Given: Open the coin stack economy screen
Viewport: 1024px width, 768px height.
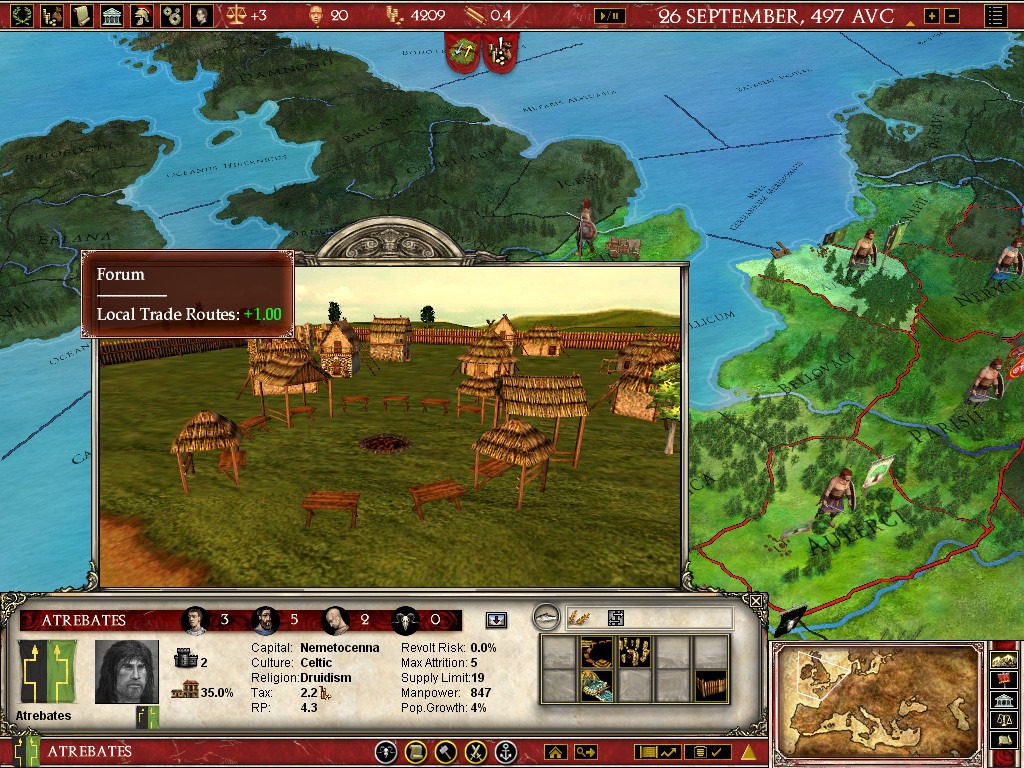Looking at the screenshot, I should pyautogui.click(x=52, y=15).
